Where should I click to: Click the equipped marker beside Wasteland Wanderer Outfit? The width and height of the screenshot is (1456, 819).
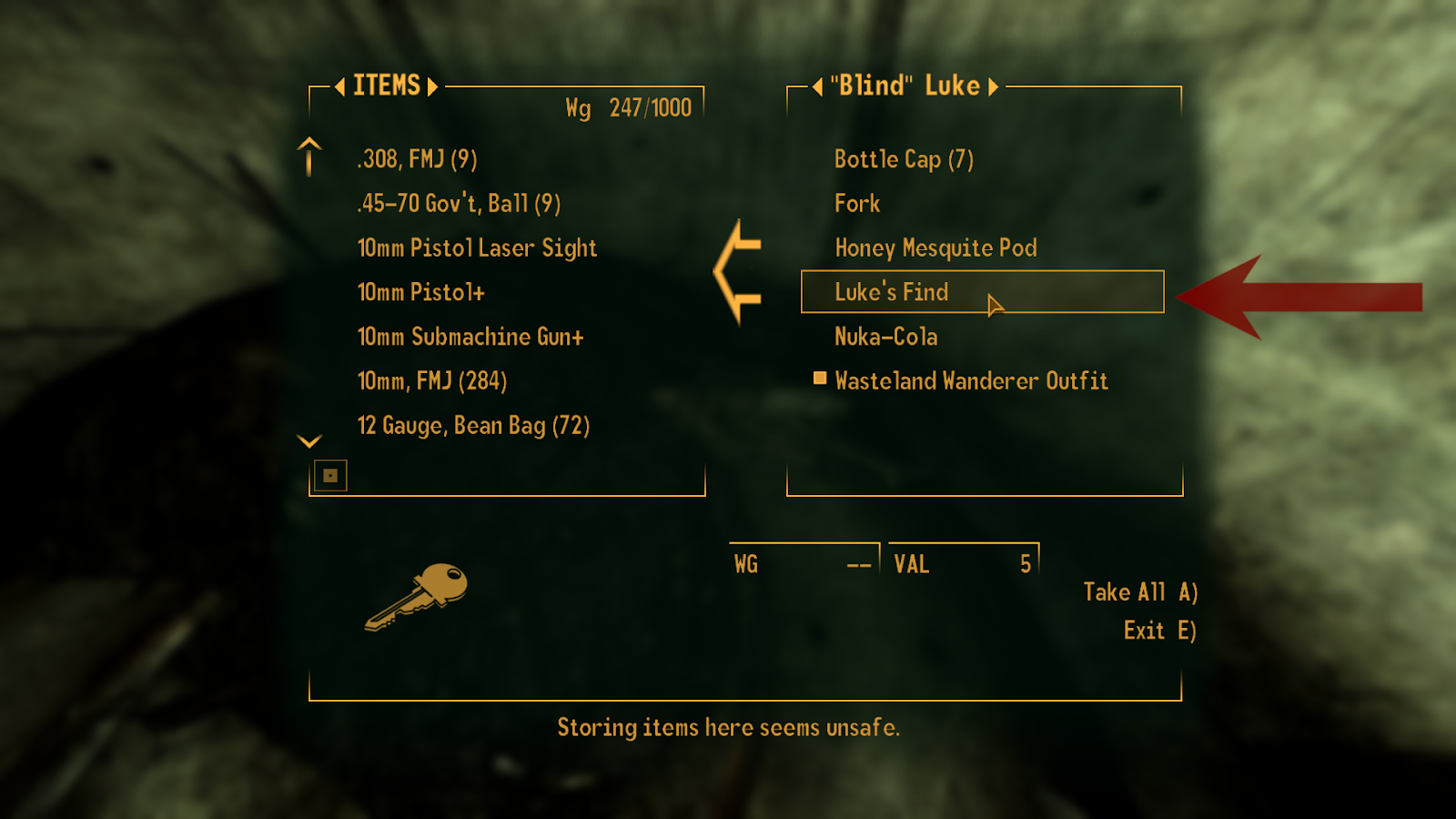[x=819, y=379]
